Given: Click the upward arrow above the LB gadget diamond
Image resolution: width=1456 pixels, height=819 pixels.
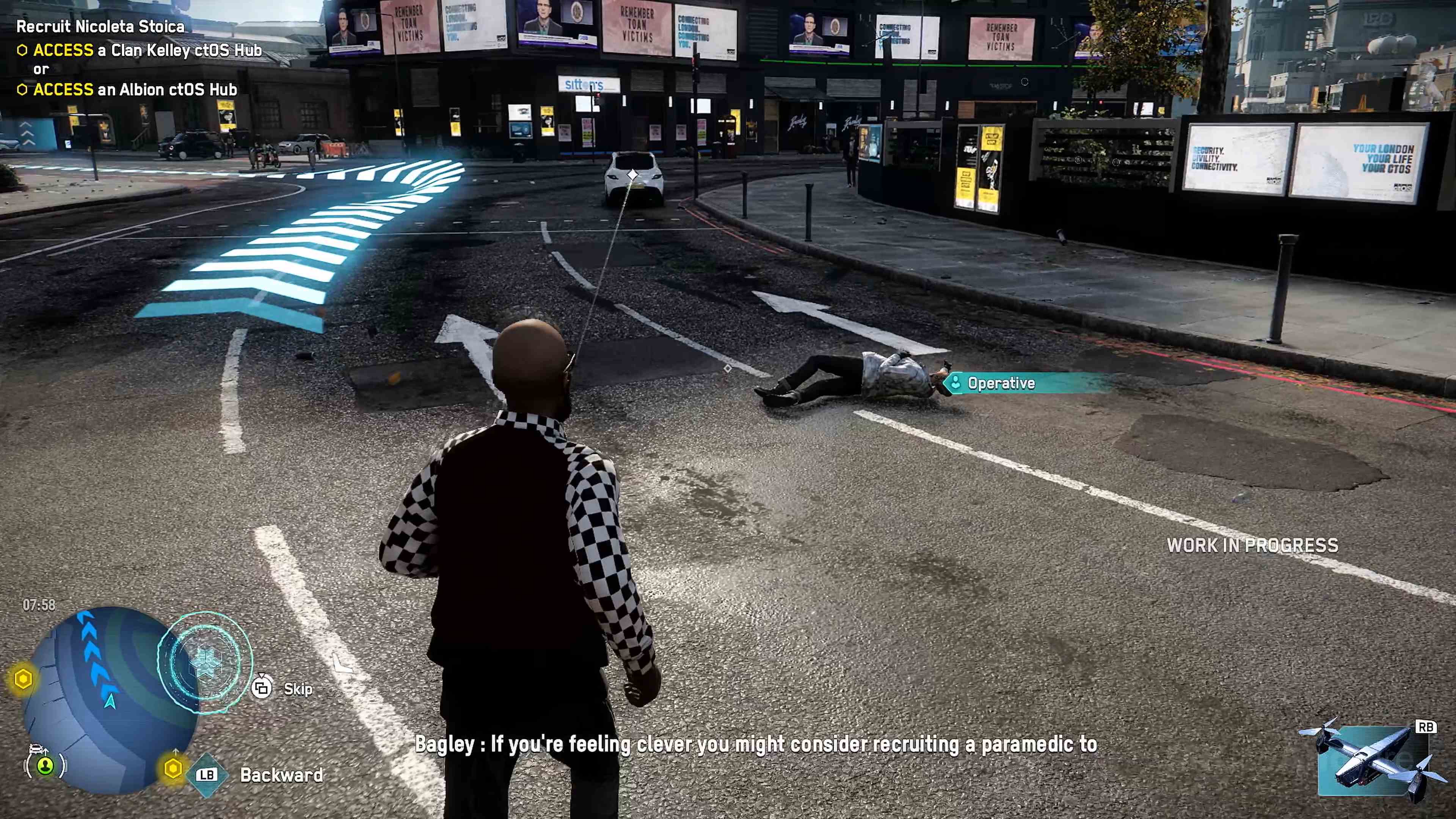Looking at the screenshot, I should pyautogui.click(x=176, y=751).
